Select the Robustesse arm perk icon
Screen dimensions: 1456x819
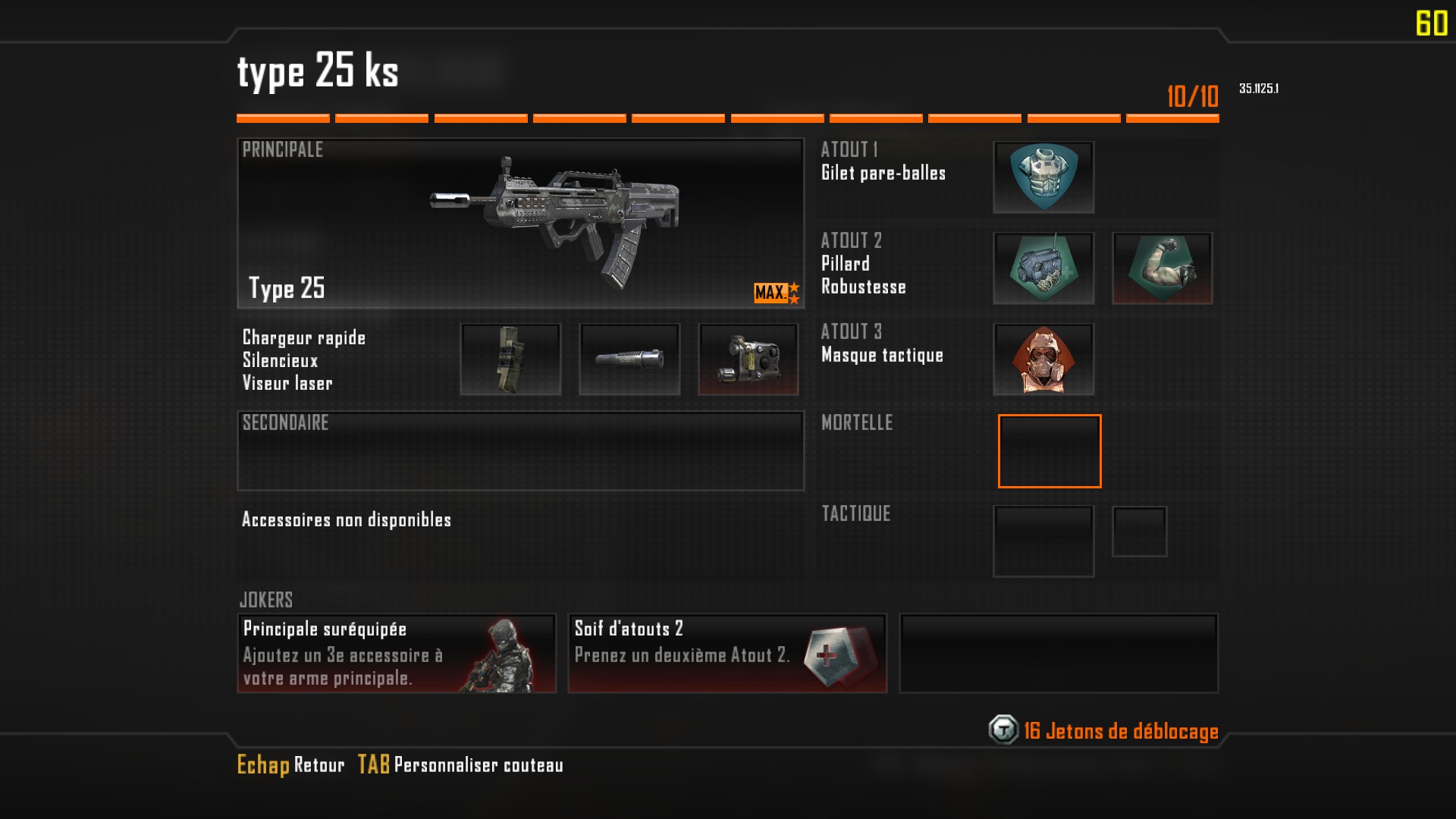click(x=1162, y=268)
